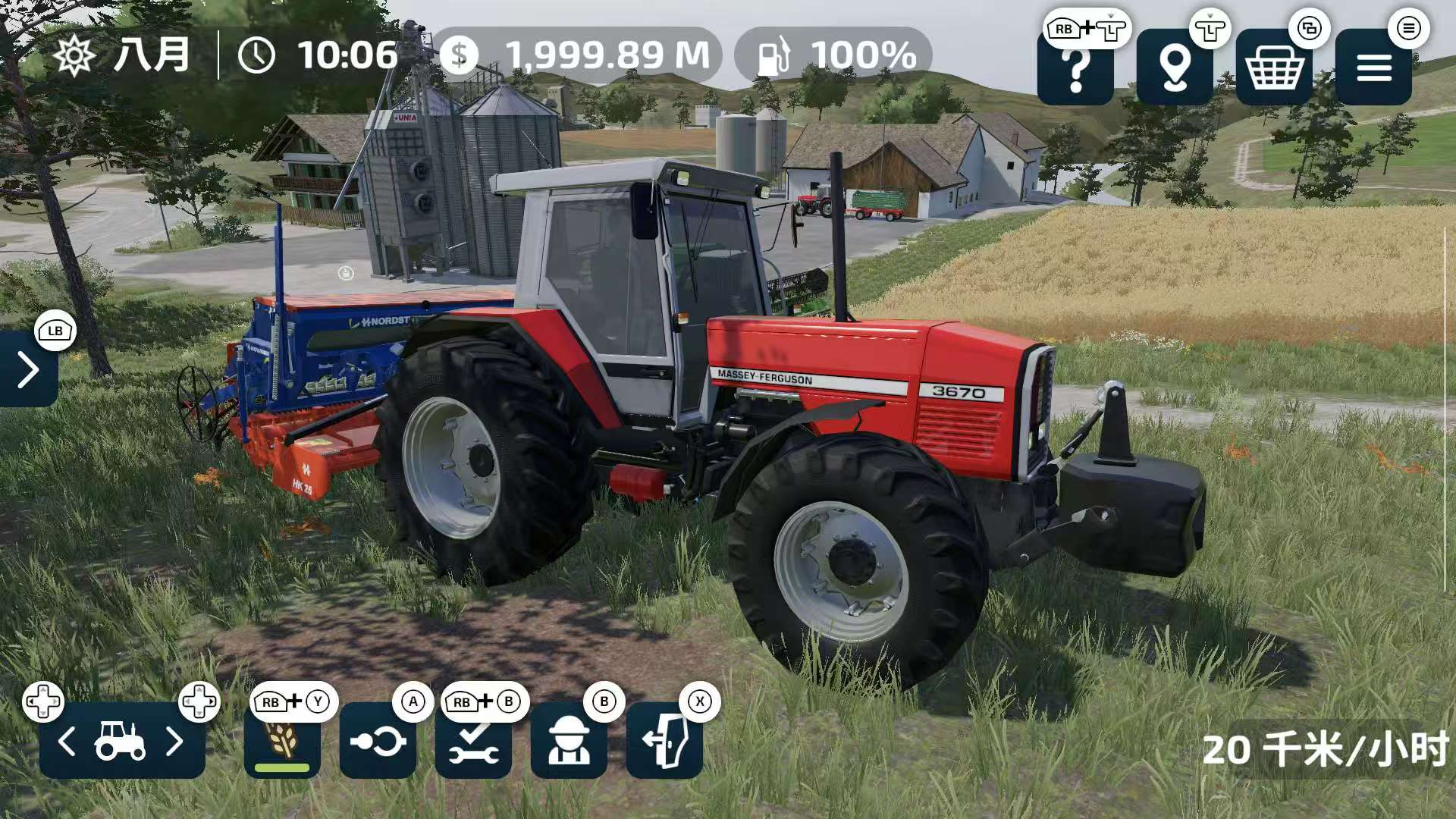The height and width of the screenshot is (819, 1456).
Task: Expand the side panel arrow tab
Action: 28,369
